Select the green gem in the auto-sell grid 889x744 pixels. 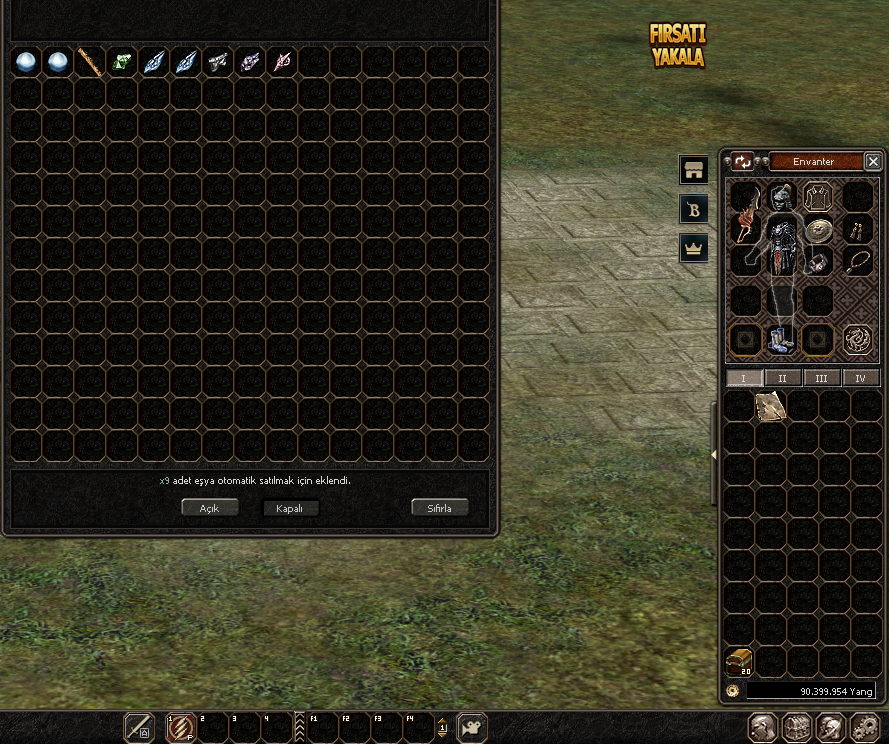[122, 62]
